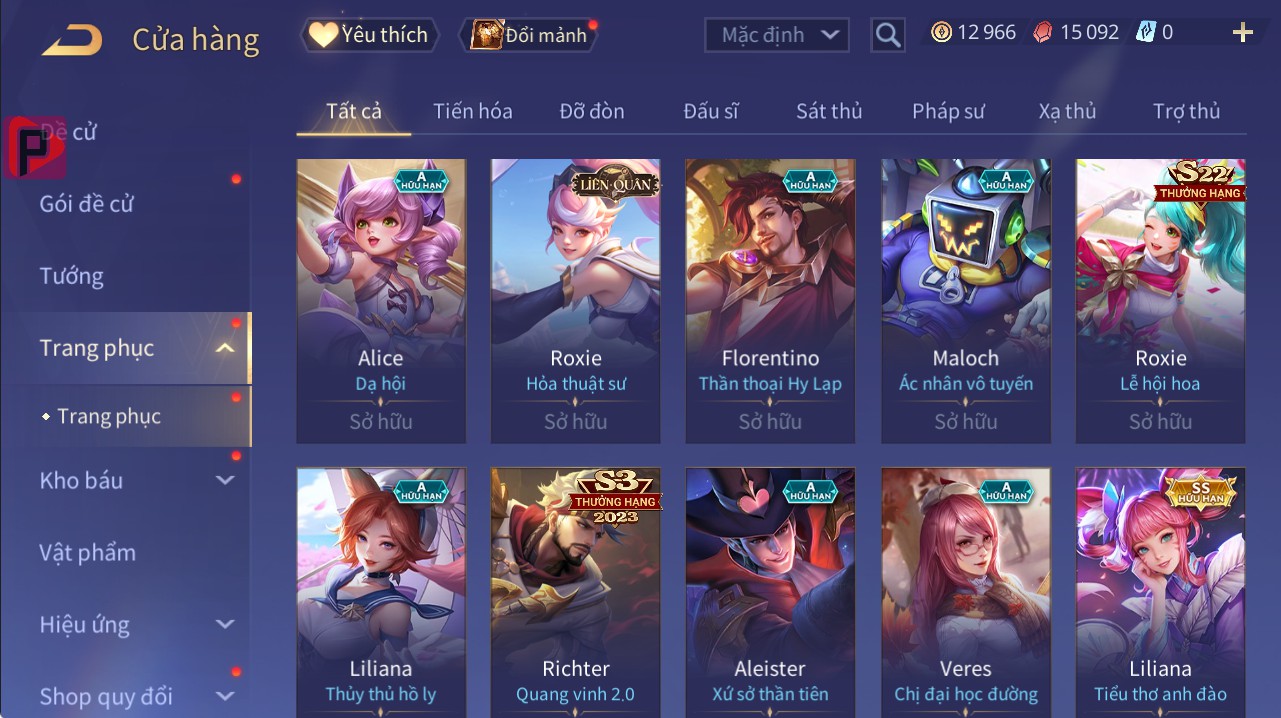Switch to the Đỡ đòn tab
Viewport: 1281px width, 718px height.
click(592, 111)
